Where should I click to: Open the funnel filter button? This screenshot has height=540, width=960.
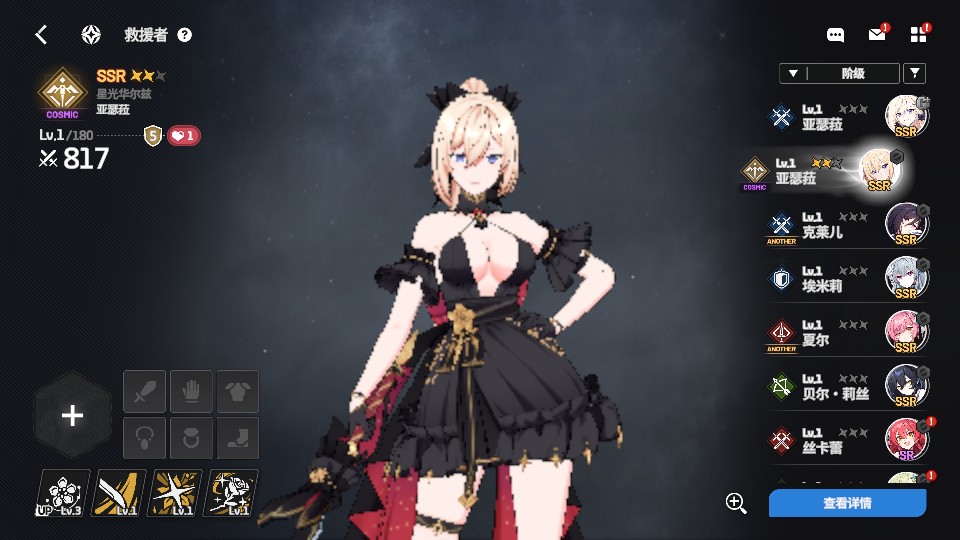pos(914,73)
